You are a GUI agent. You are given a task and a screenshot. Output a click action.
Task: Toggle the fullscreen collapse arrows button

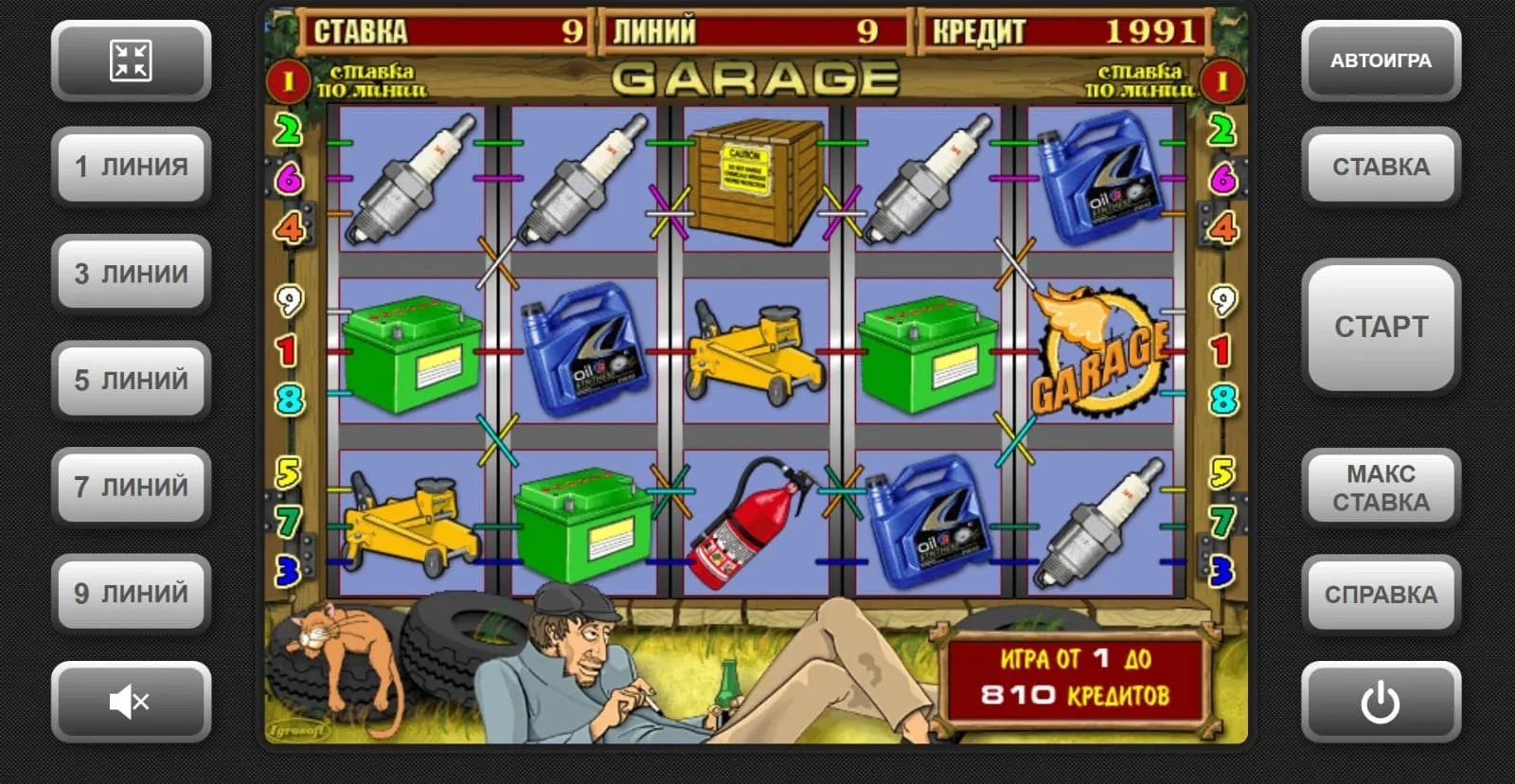[132, 61]
